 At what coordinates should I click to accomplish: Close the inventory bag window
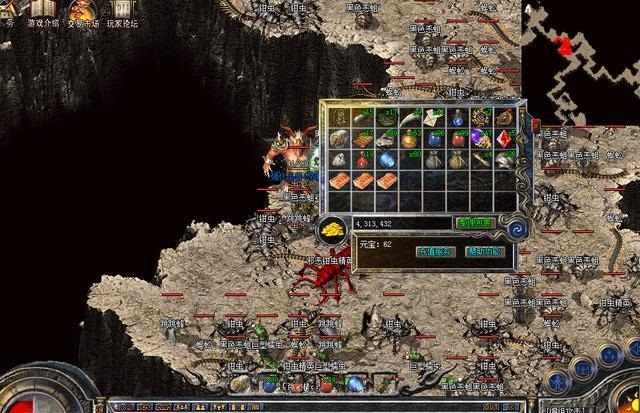pos(534,127)
